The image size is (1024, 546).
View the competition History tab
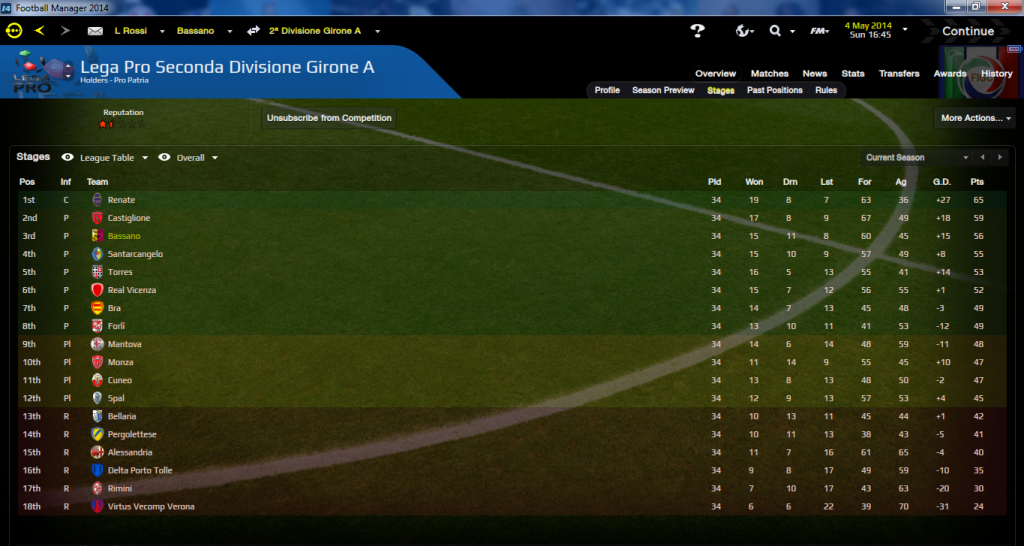[996, 74]
